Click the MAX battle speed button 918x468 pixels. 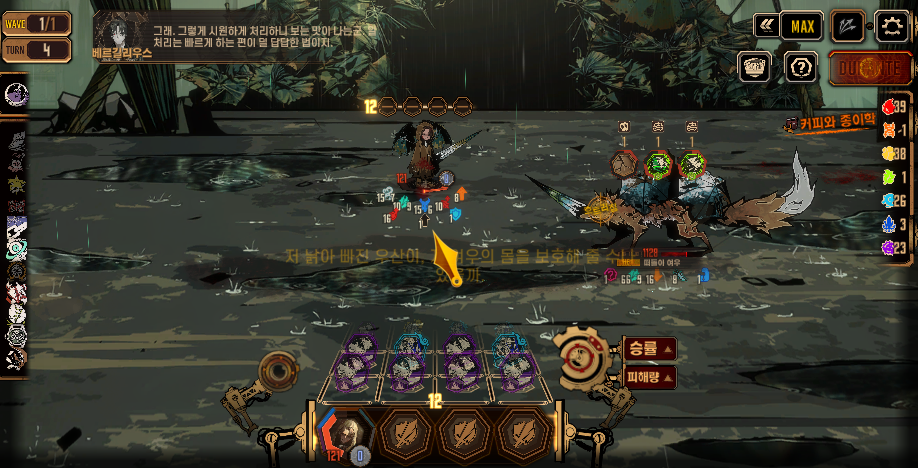(801, 26)
